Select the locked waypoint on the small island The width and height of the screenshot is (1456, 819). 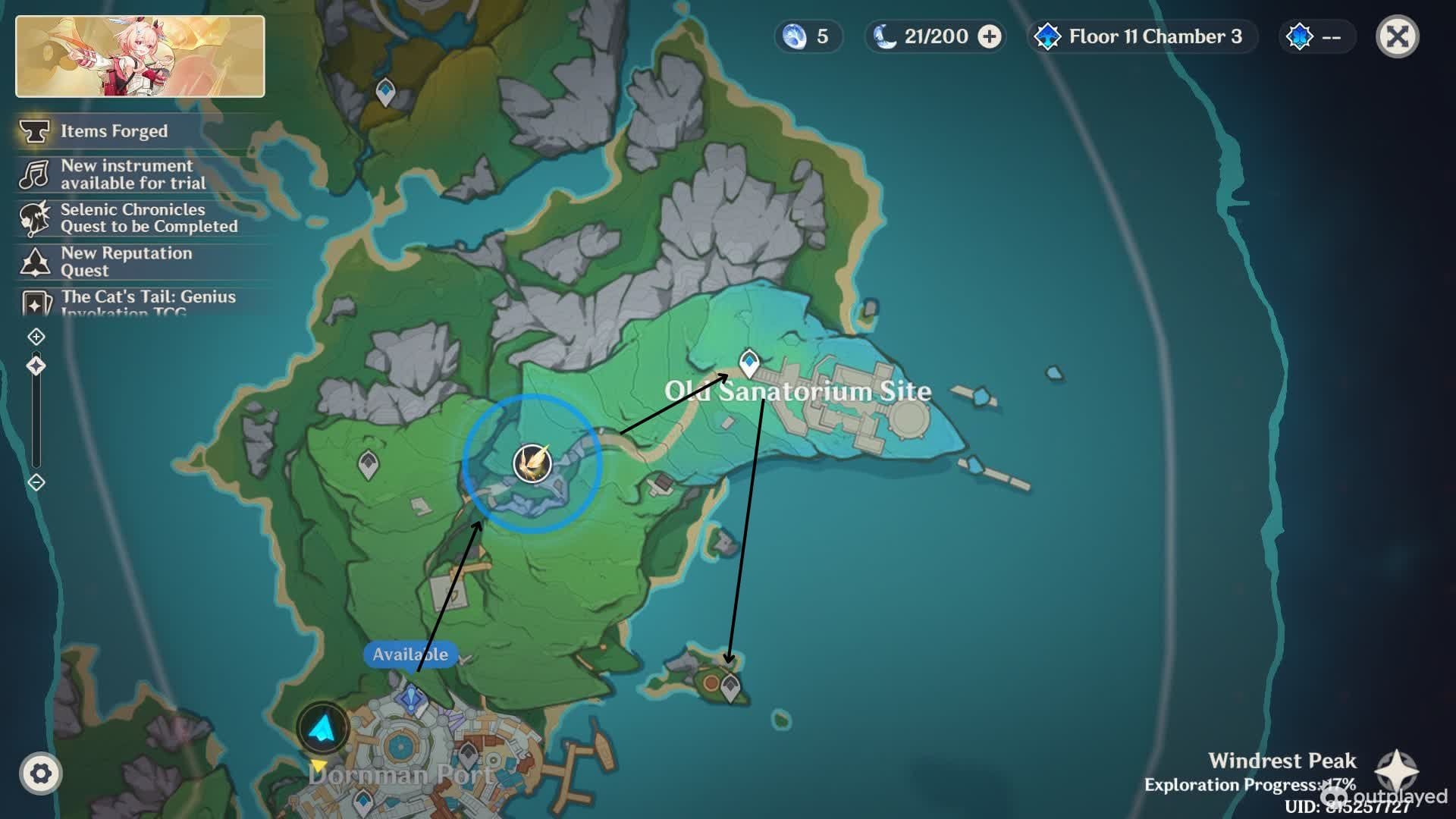(x=730, y=687)
